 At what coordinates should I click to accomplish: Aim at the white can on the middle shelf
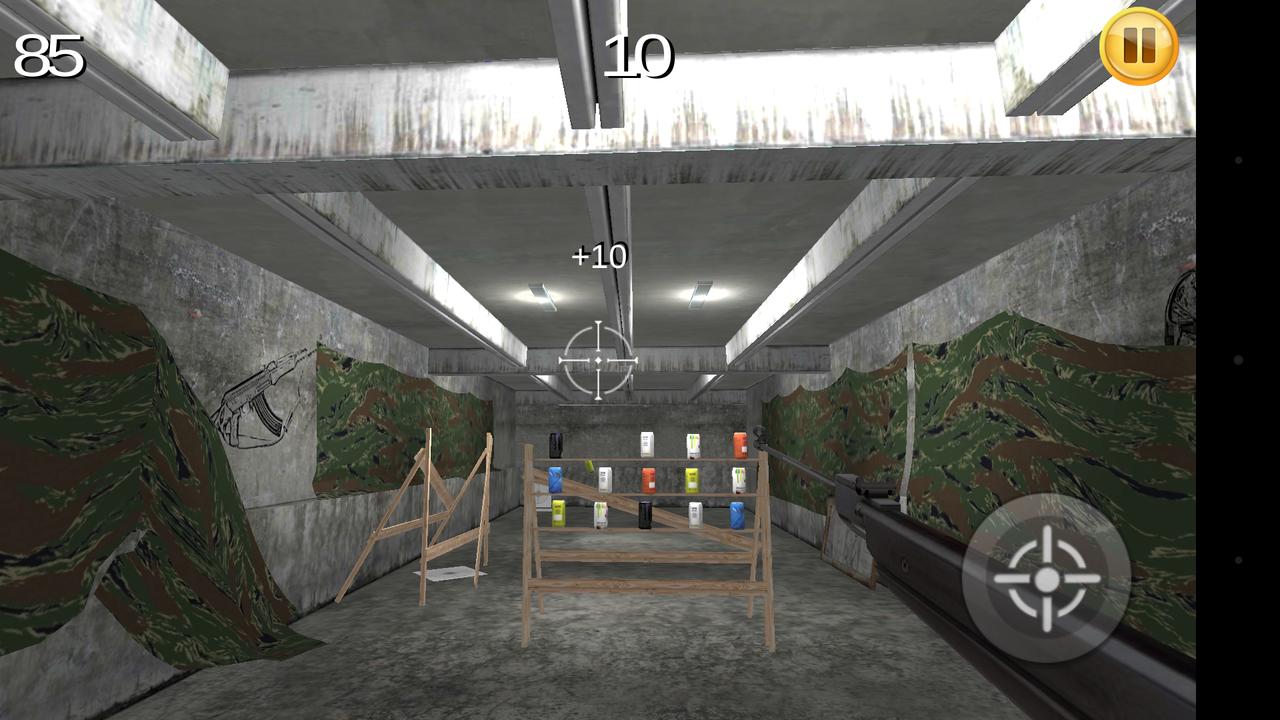coord(605,478)
